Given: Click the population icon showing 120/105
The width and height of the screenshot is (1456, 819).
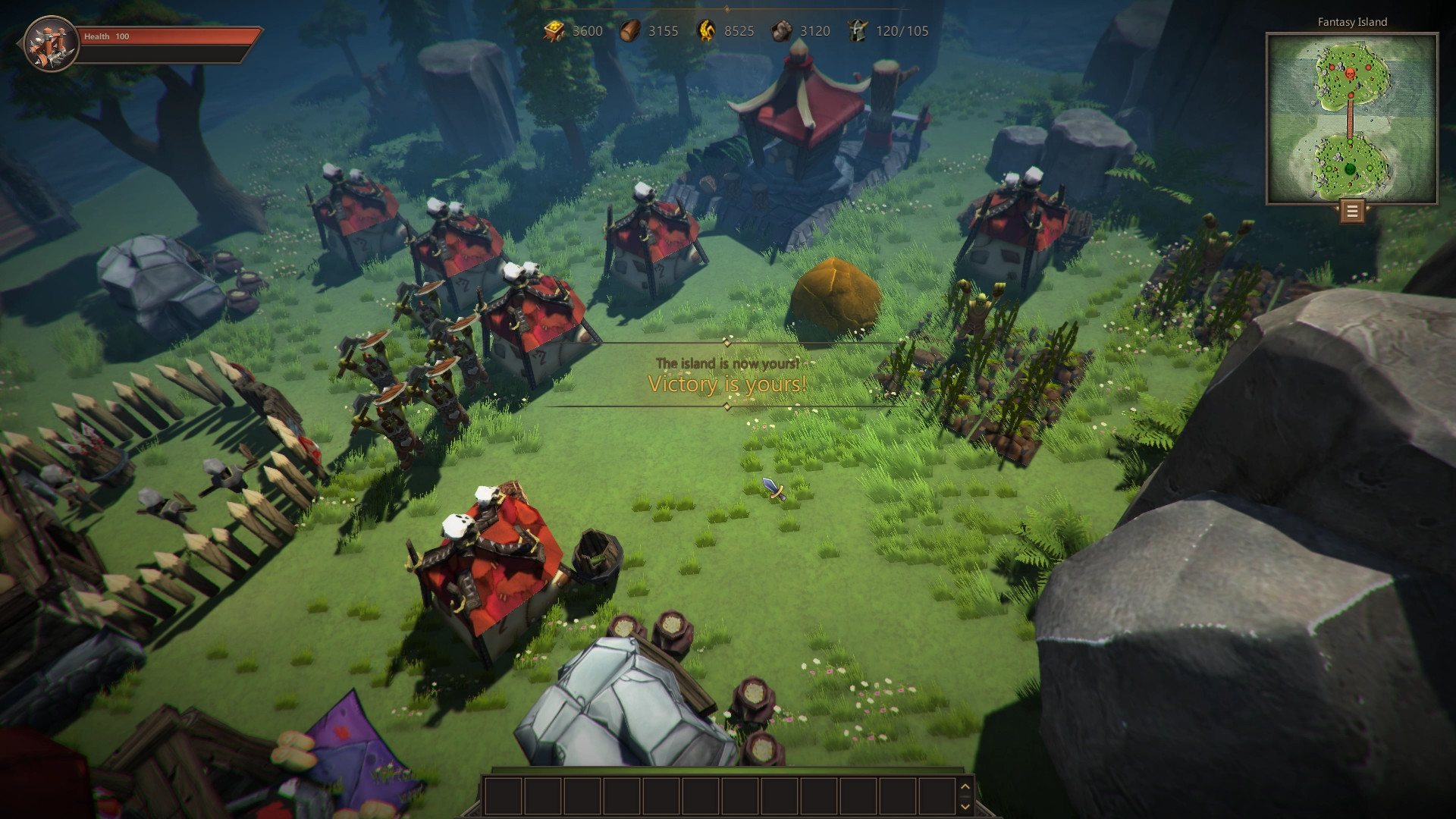Looking at the screenshot, I should tap(858, 31).
